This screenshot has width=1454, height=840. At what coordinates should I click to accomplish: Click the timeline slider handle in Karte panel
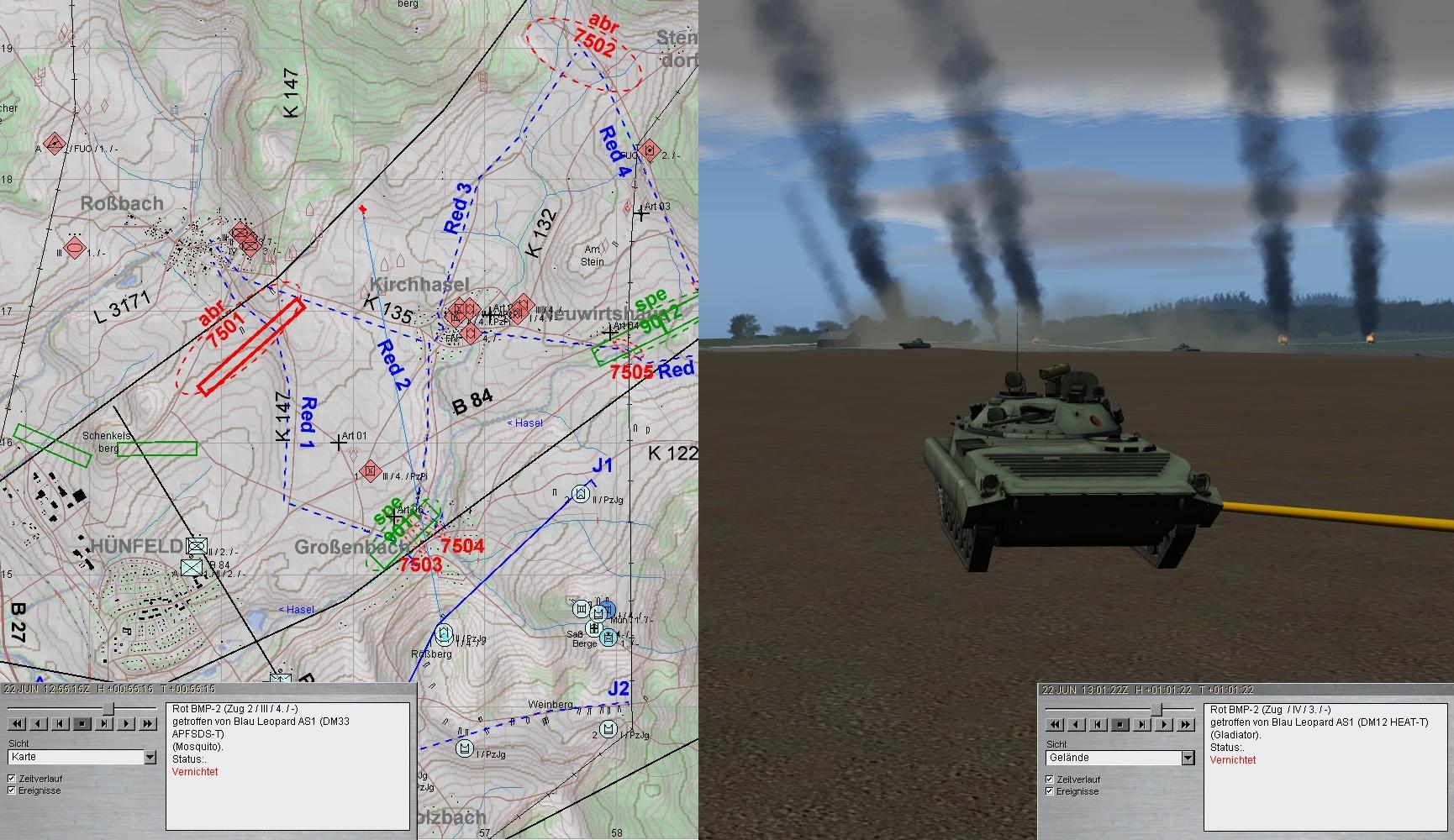(x=108, y=710)
